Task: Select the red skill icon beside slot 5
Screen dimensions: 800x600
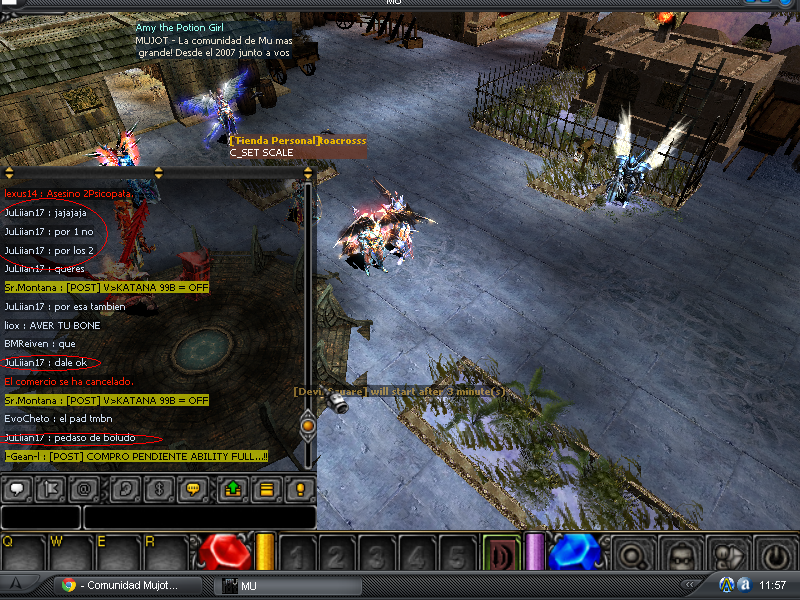Action: pyautogui.click(x=498, y=553)
